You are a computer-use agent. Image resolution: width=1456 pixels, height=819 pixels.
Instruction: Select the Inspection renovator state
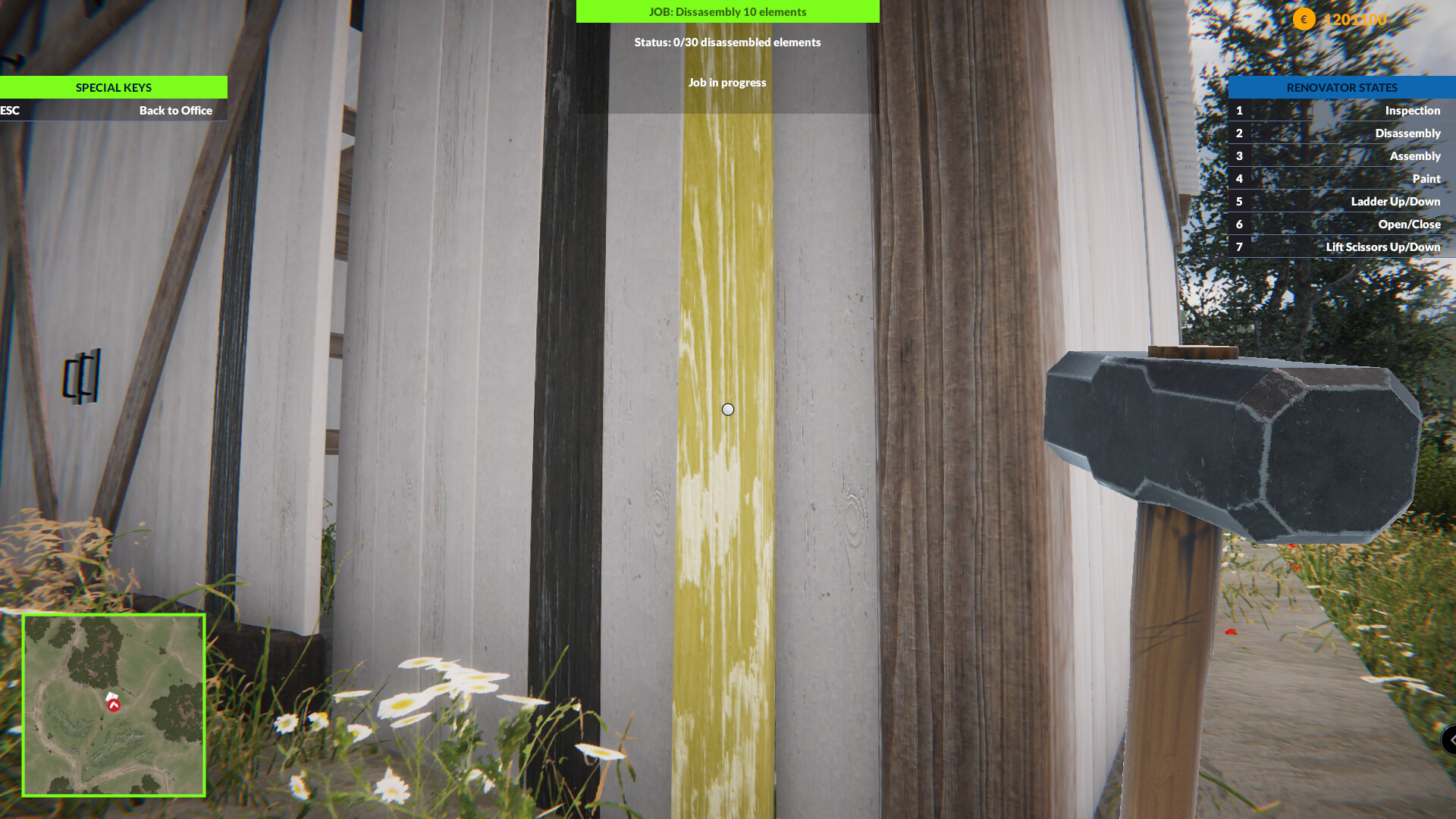coord(1414,110)
